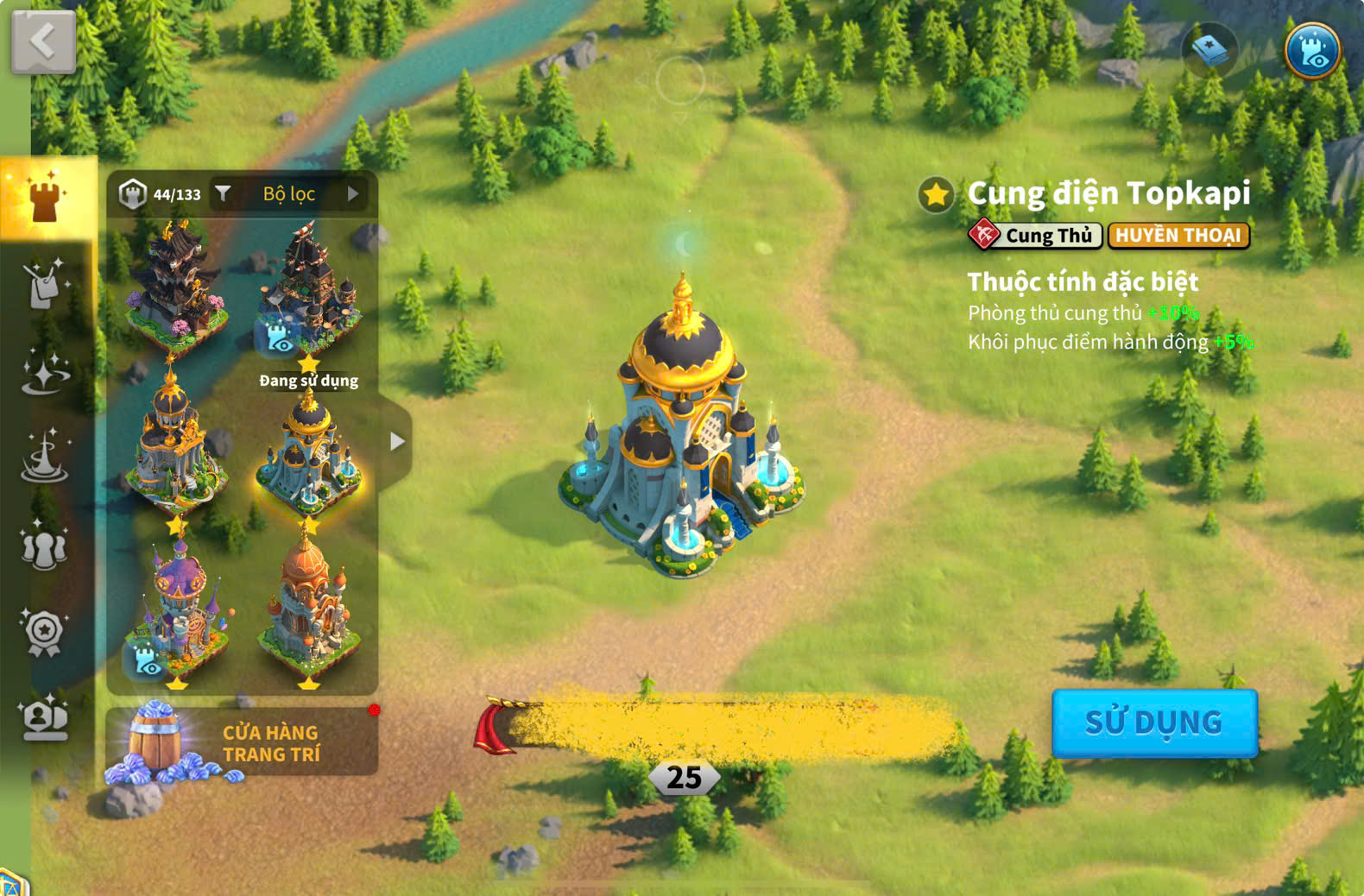Open the people silhouettes tab
The height and width of the screenshot is (896, 1364).
coord(43,546)
